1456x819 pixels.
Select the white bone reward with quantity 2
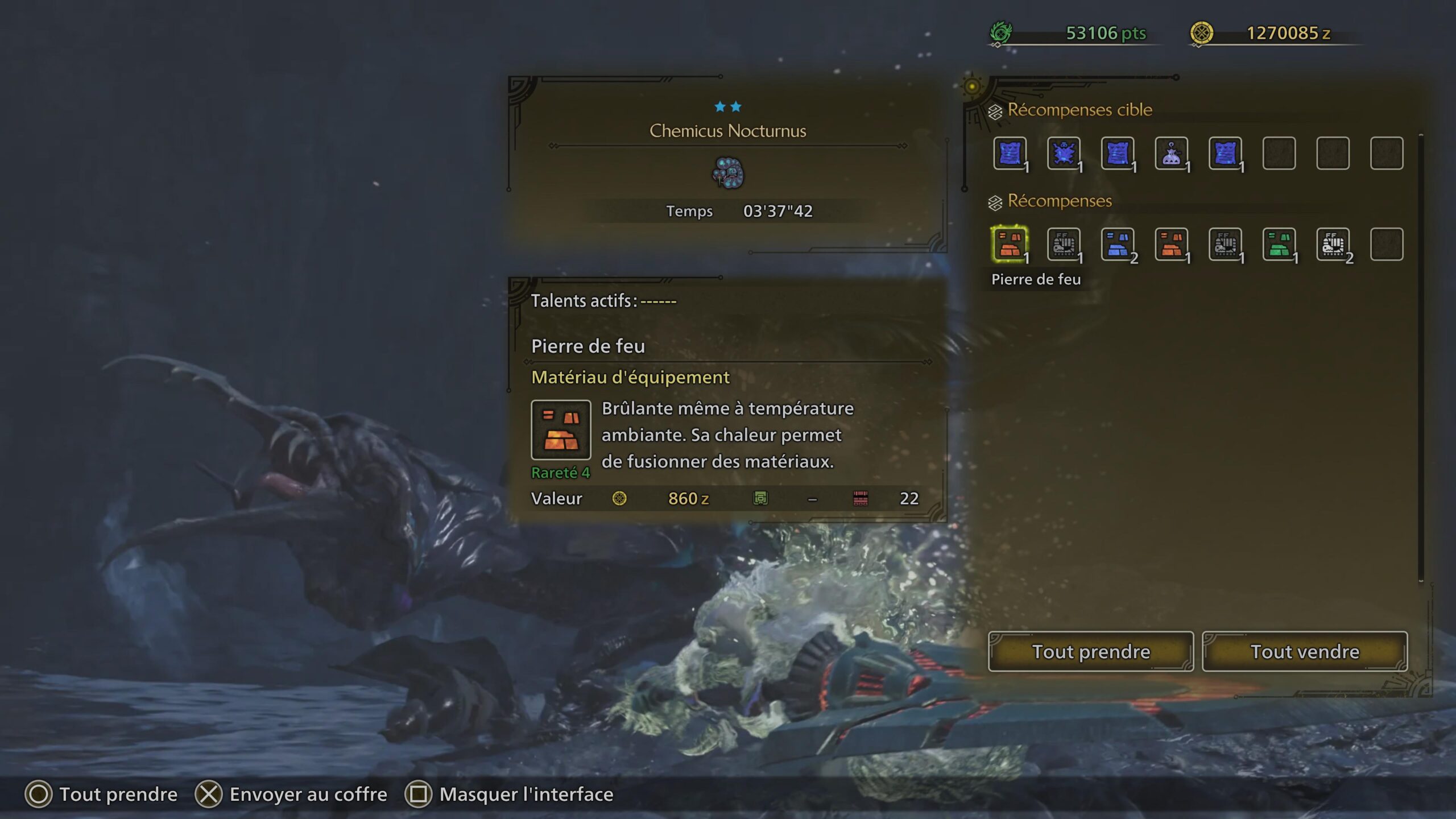tap(1333, 245)
